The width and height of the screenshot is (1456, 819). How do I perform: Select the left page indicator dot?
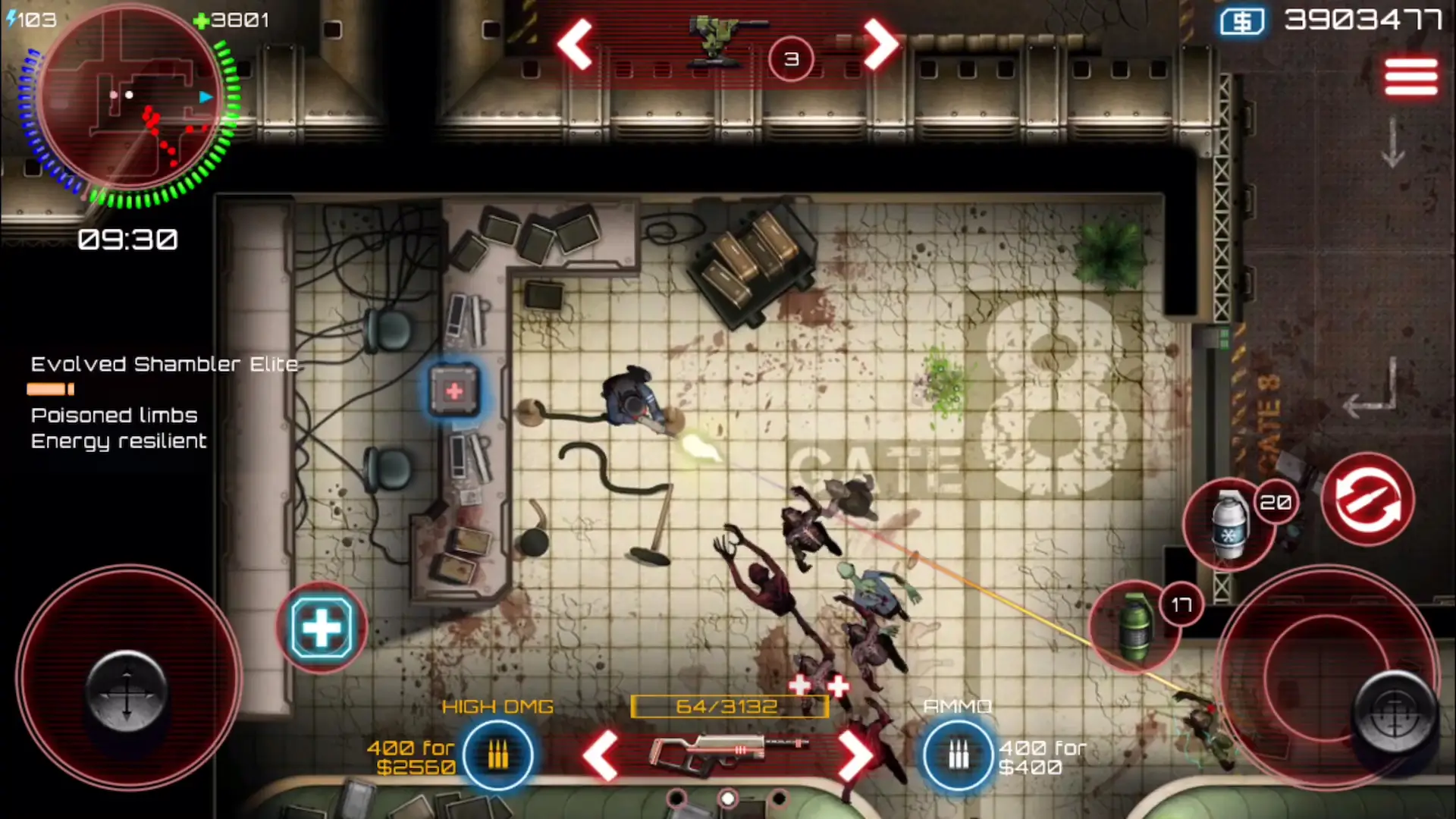click(675, 796)
